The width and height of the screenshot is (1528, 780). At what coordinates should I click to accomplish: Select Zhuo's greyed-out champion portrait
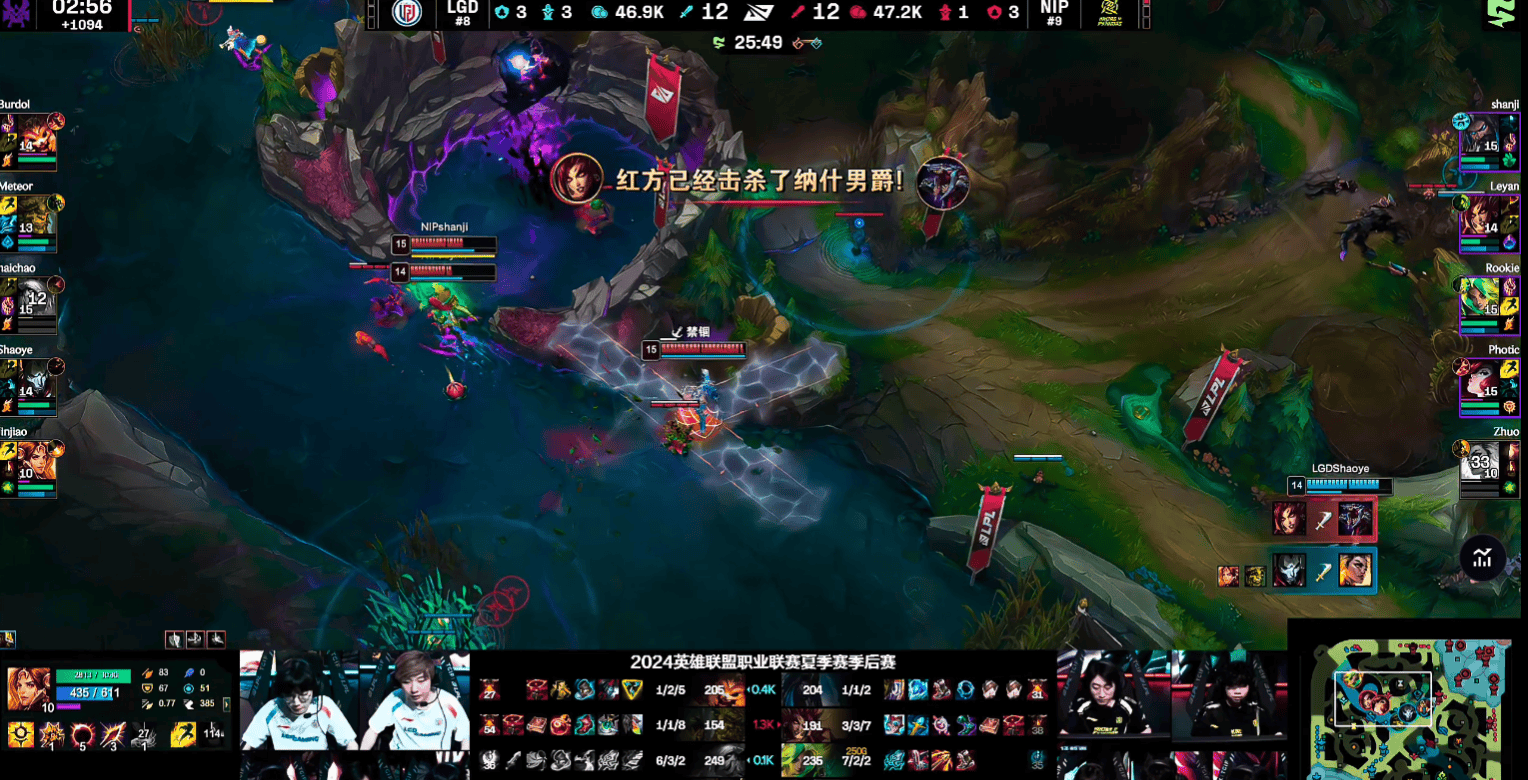point(1481,462)
